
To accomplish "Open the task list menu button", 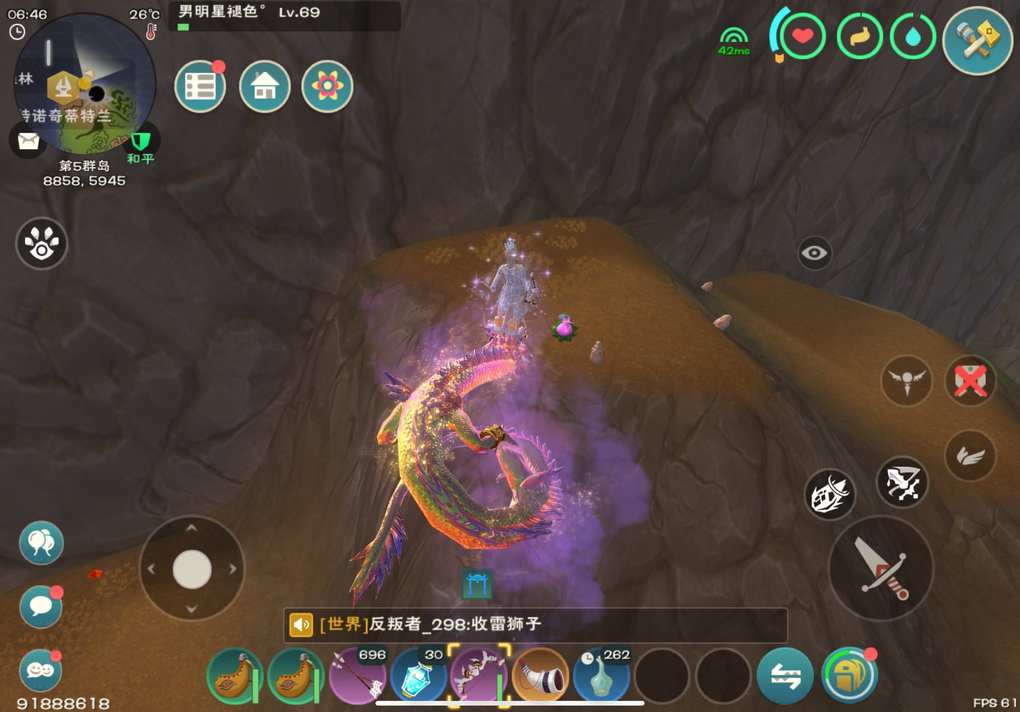I will coord(200,87).
